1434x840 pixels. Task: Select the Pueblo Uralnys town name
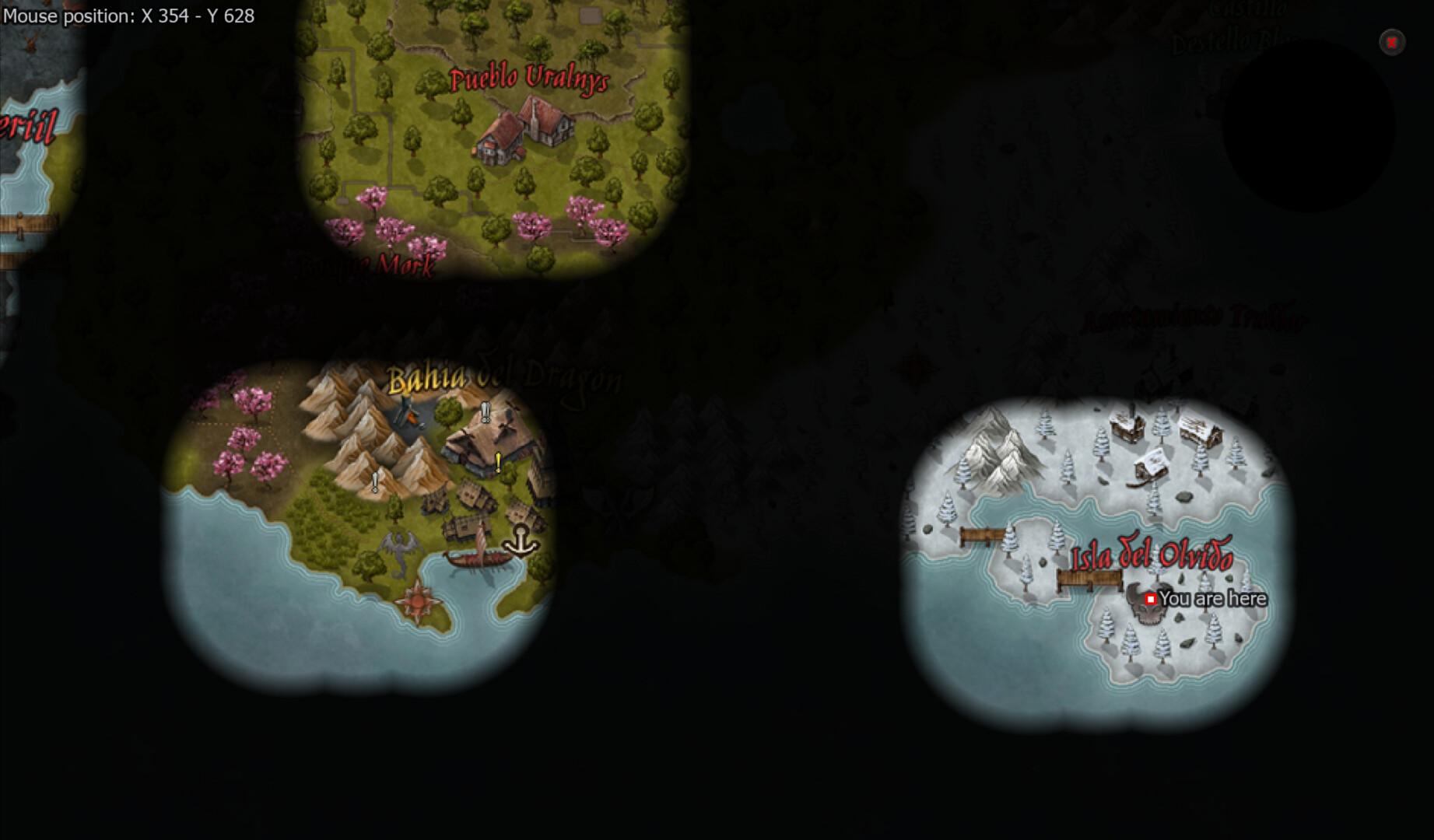pos(530,78)
